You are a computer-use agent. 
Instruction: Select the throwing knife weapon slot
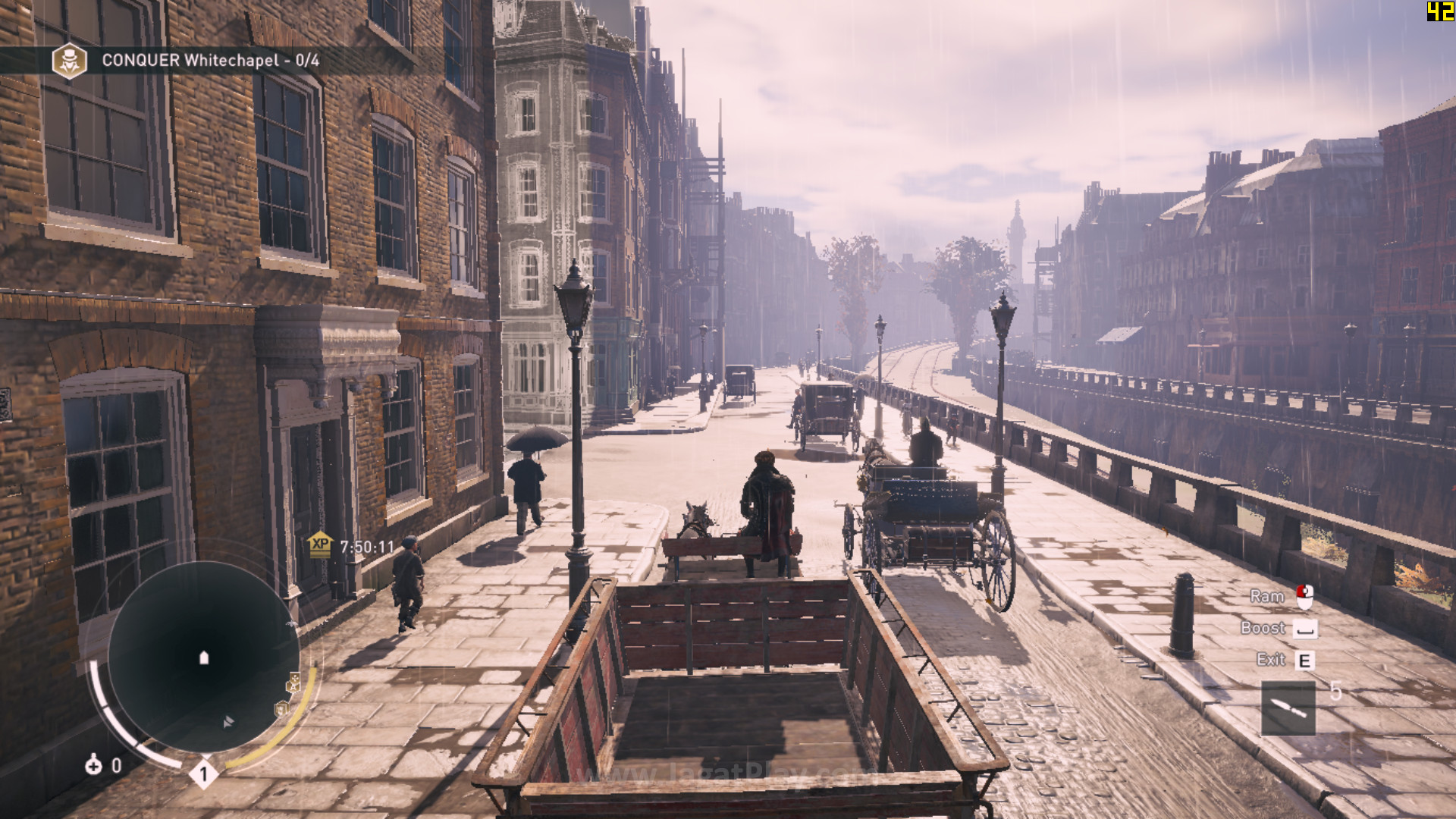(1288, 708)
